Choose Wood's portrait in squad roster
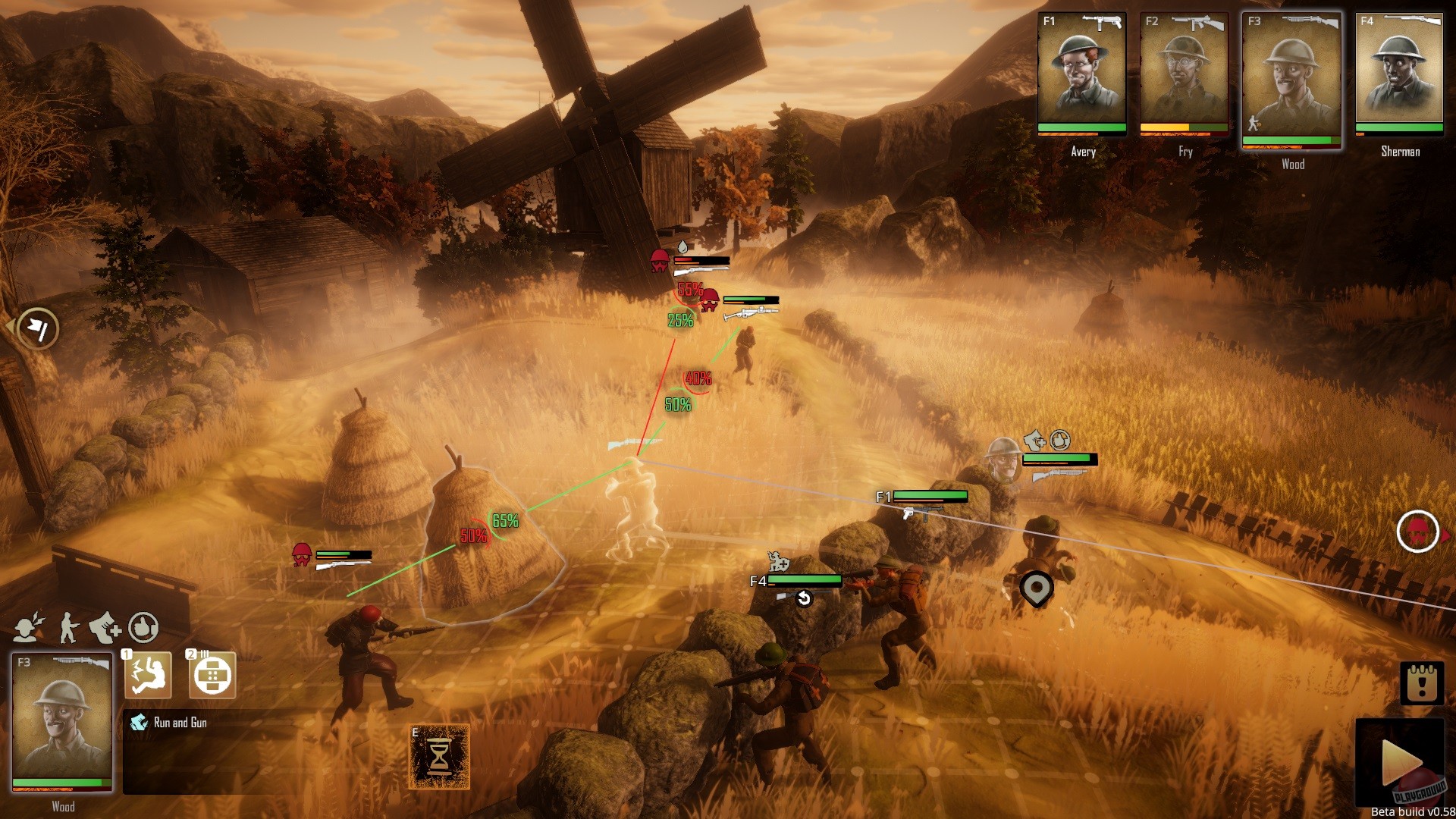 [x=1291, y=78]
